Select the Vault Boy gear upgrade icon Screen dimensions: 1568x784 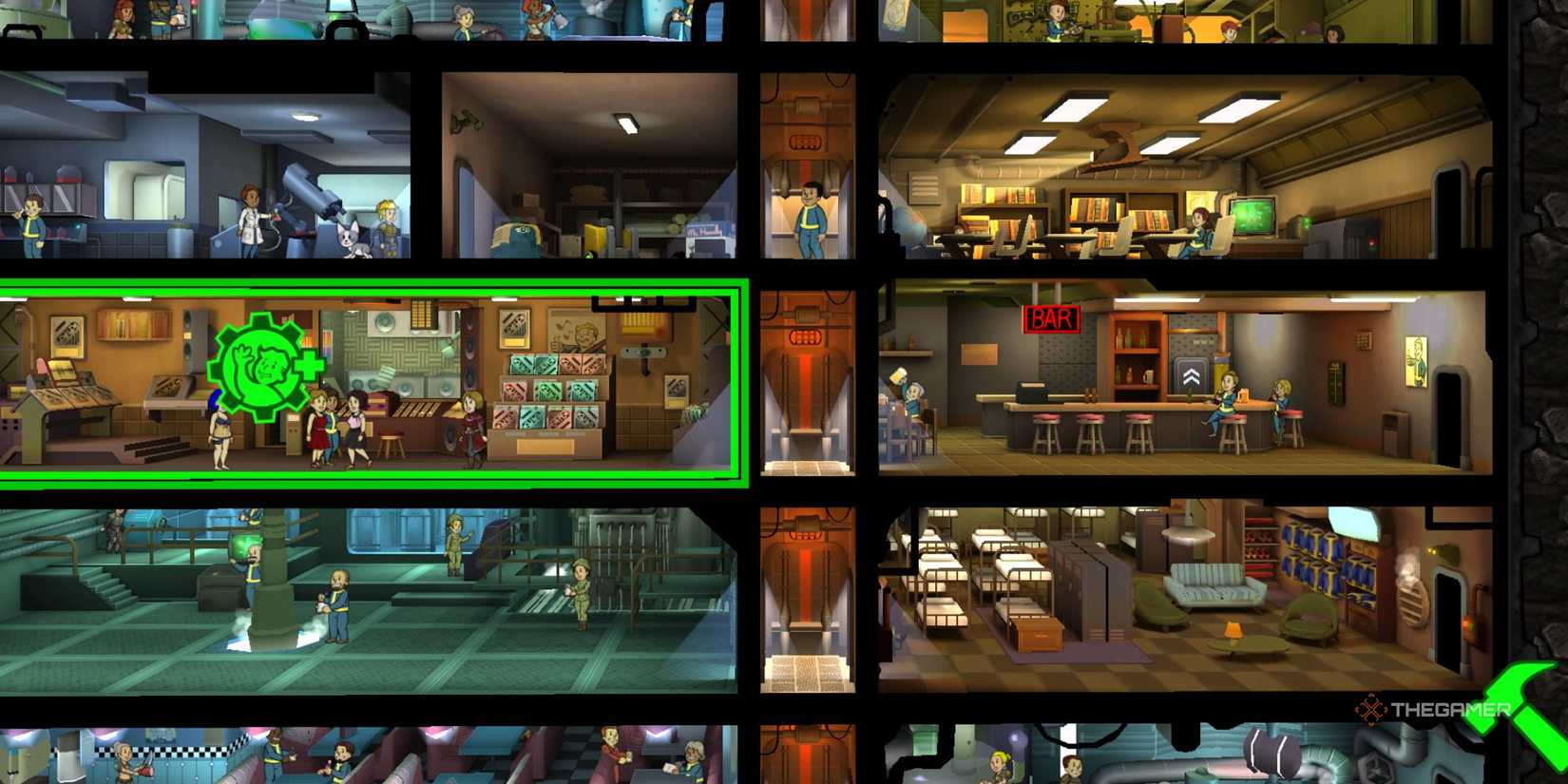[267, 366]
